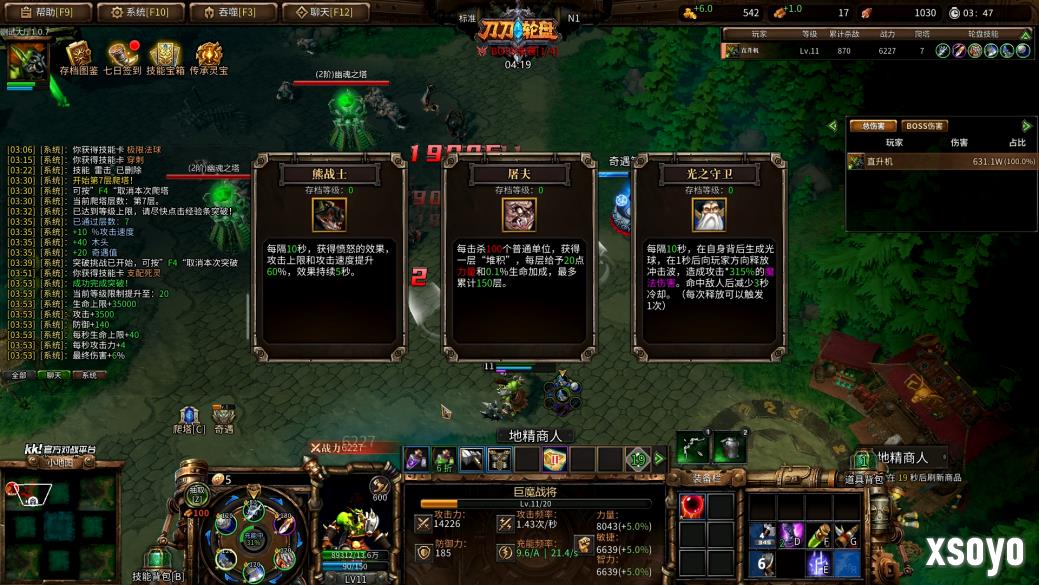Show the 全部 chat channel

click(19, 375)
